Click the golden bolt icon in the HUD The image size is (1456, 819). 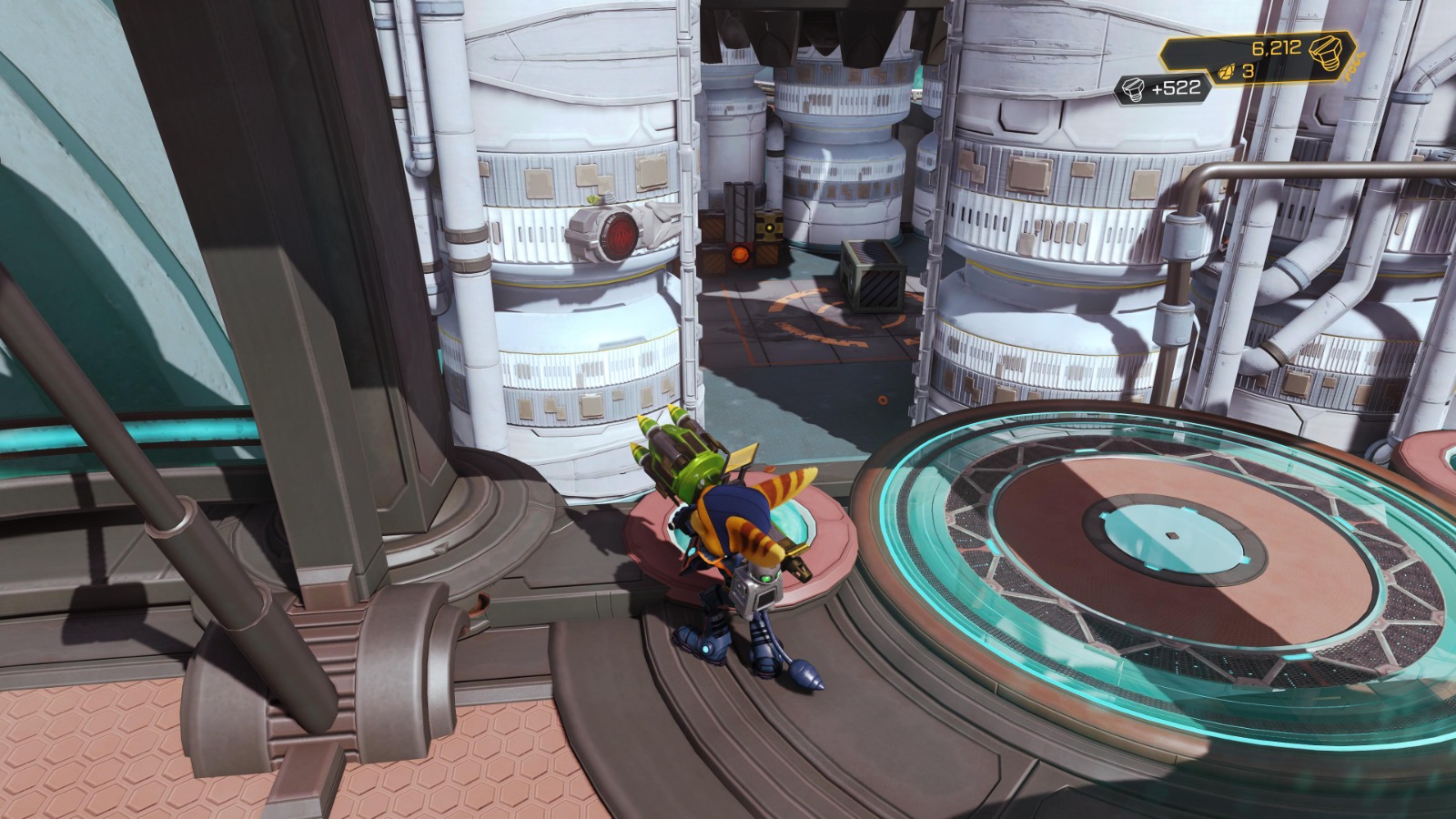coord(1326,53)
